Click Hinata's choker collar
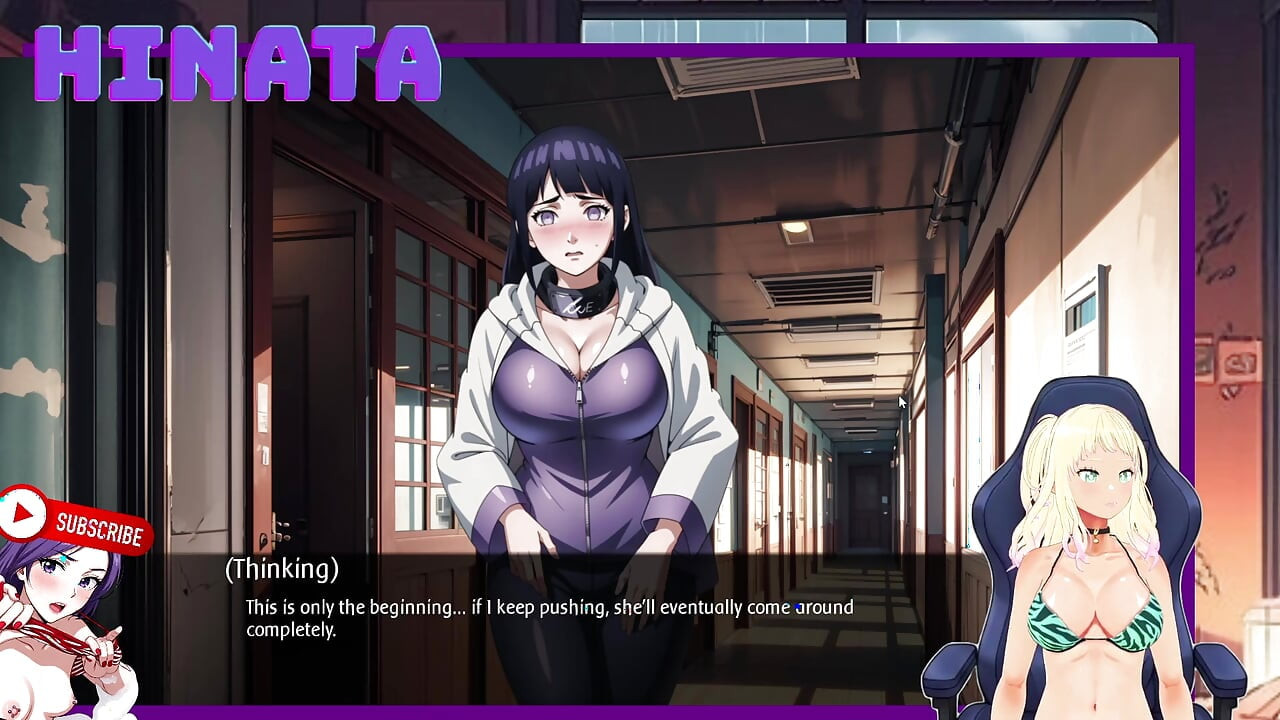 (578, 294)
